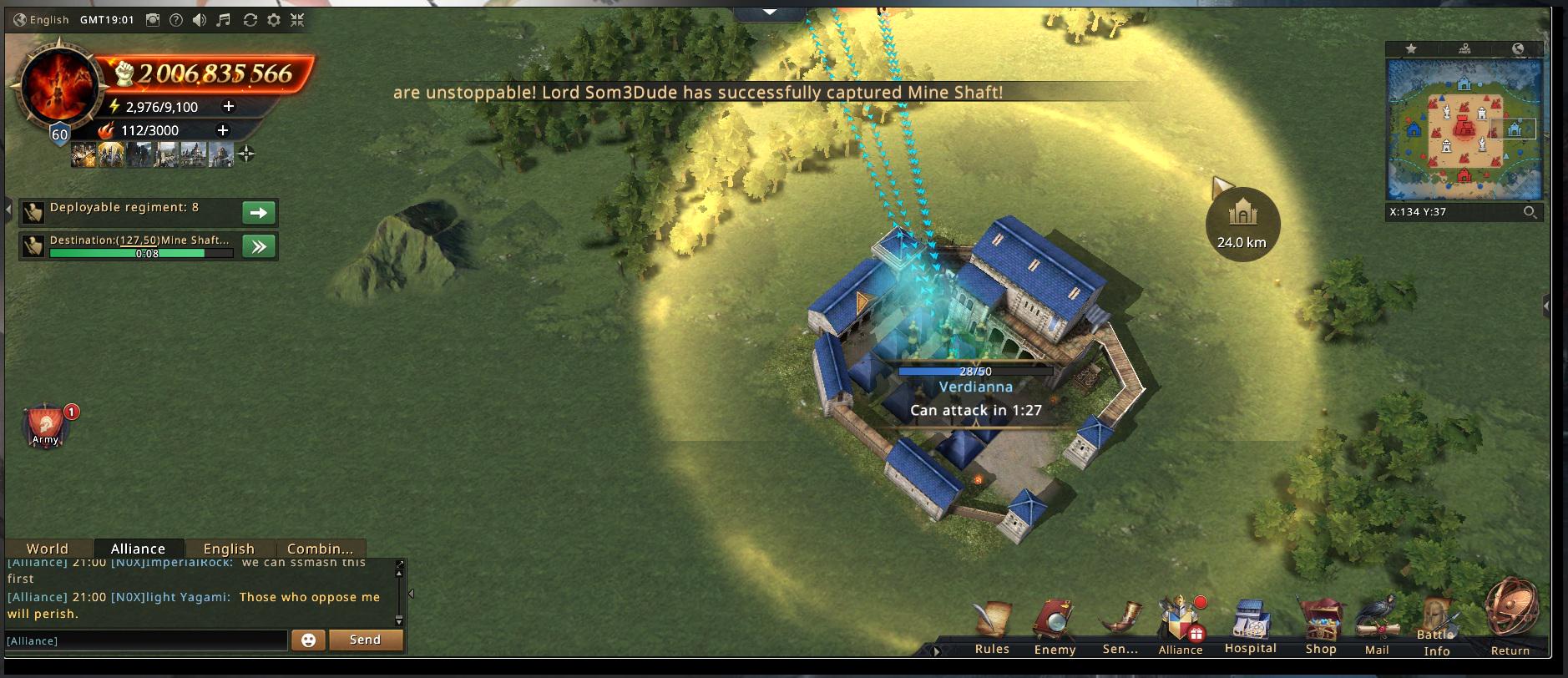Open the Alliance menu
Viewport: 1568px width, 678px height.
point(1180,627)
